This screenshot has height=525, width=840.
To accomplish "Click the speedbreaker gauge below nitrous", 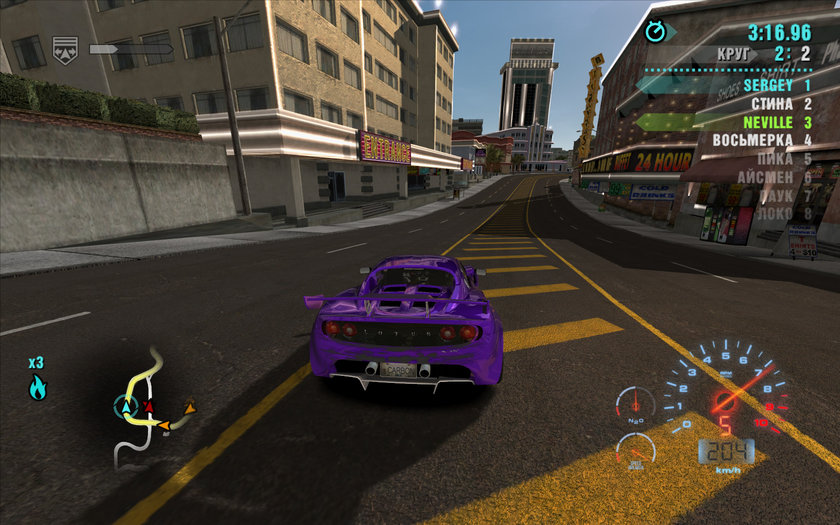I will tap(636, 451).
